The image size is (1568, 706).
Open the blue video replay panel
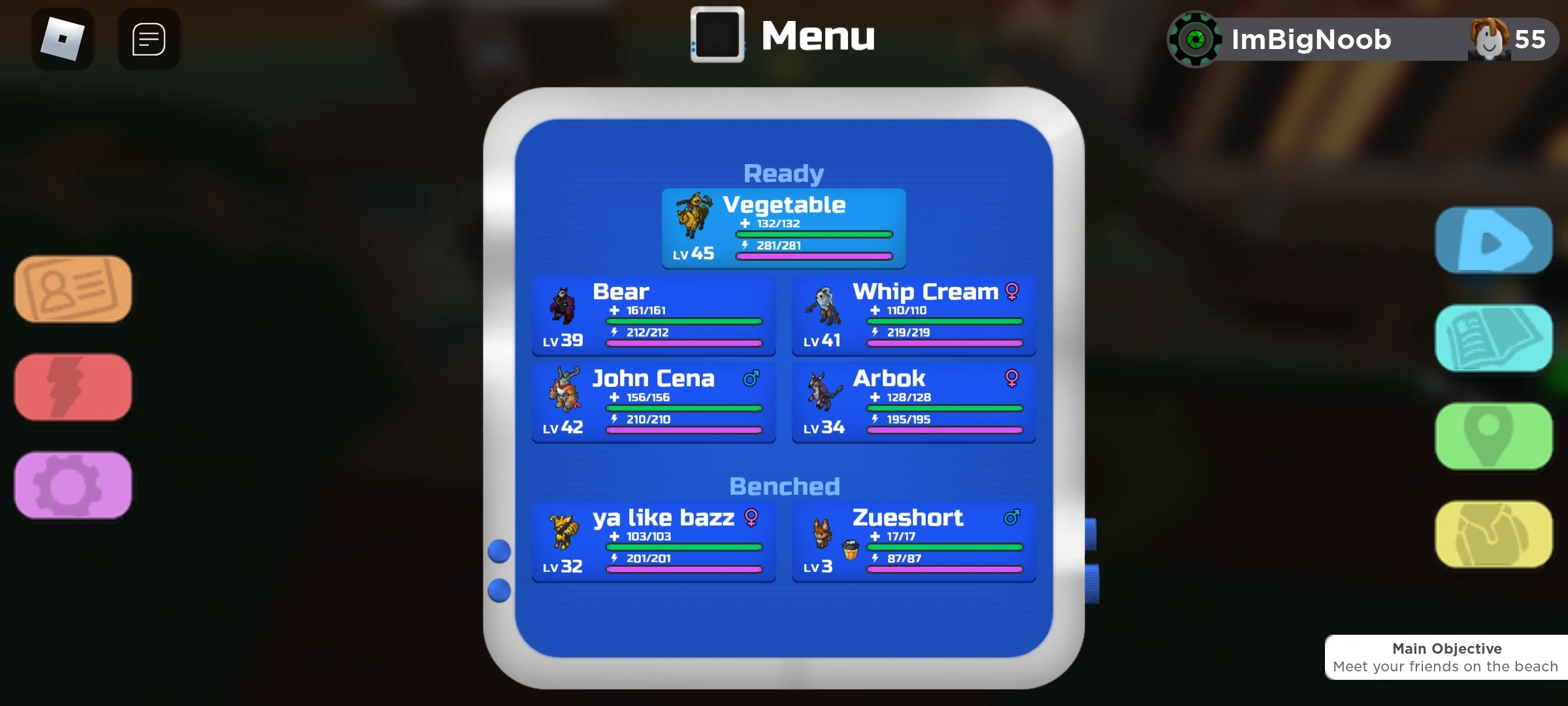point(1494,241)
